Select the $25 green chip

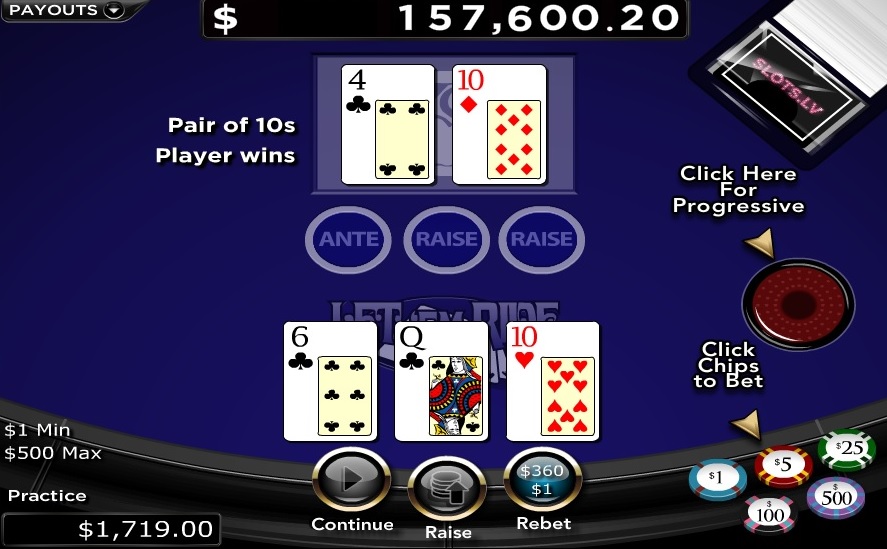click(x=846, y=449)
